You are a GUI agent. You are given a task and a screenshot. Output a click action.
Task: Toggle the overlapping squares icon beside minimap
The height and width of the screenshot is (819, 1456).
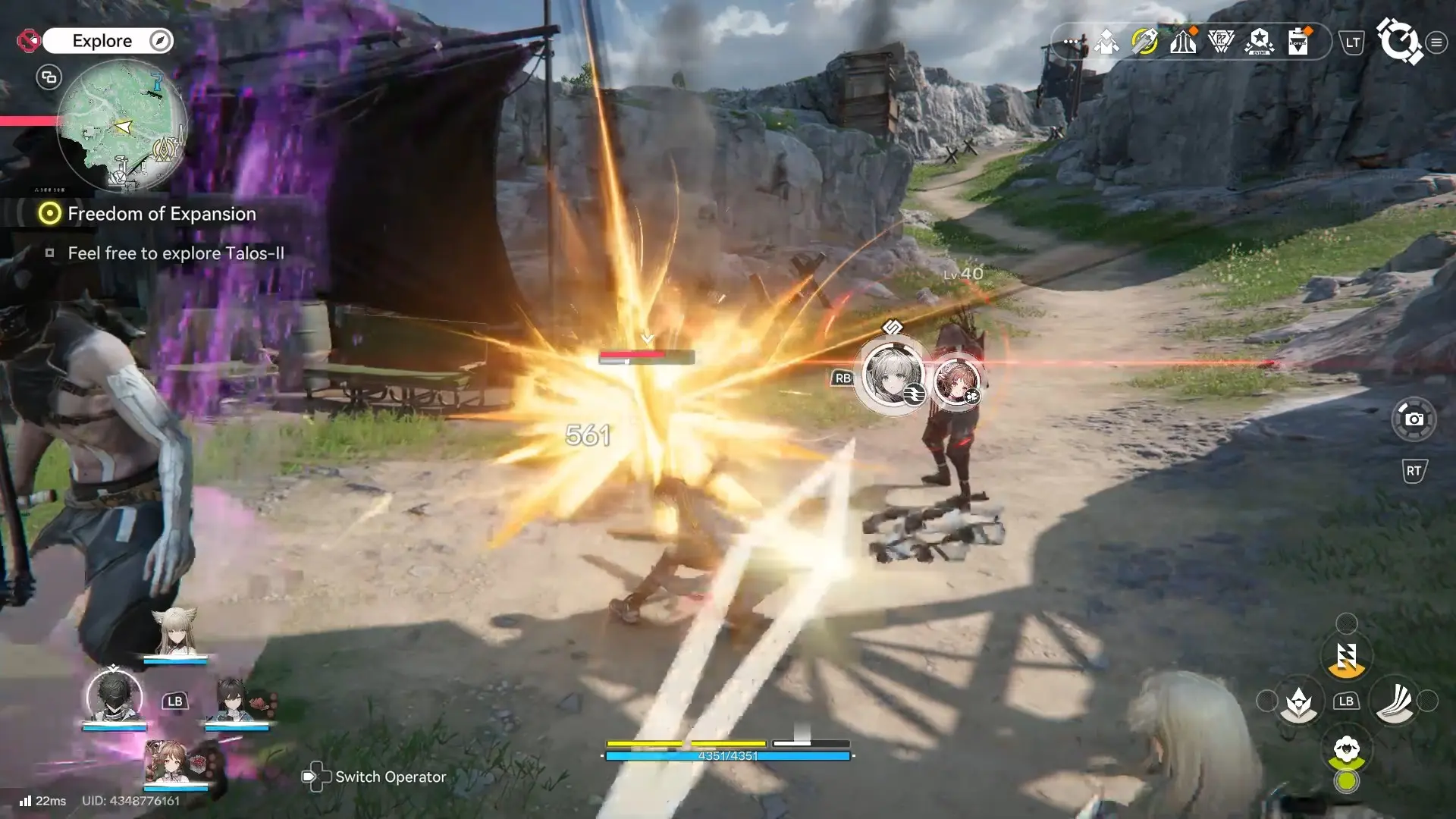49,77
